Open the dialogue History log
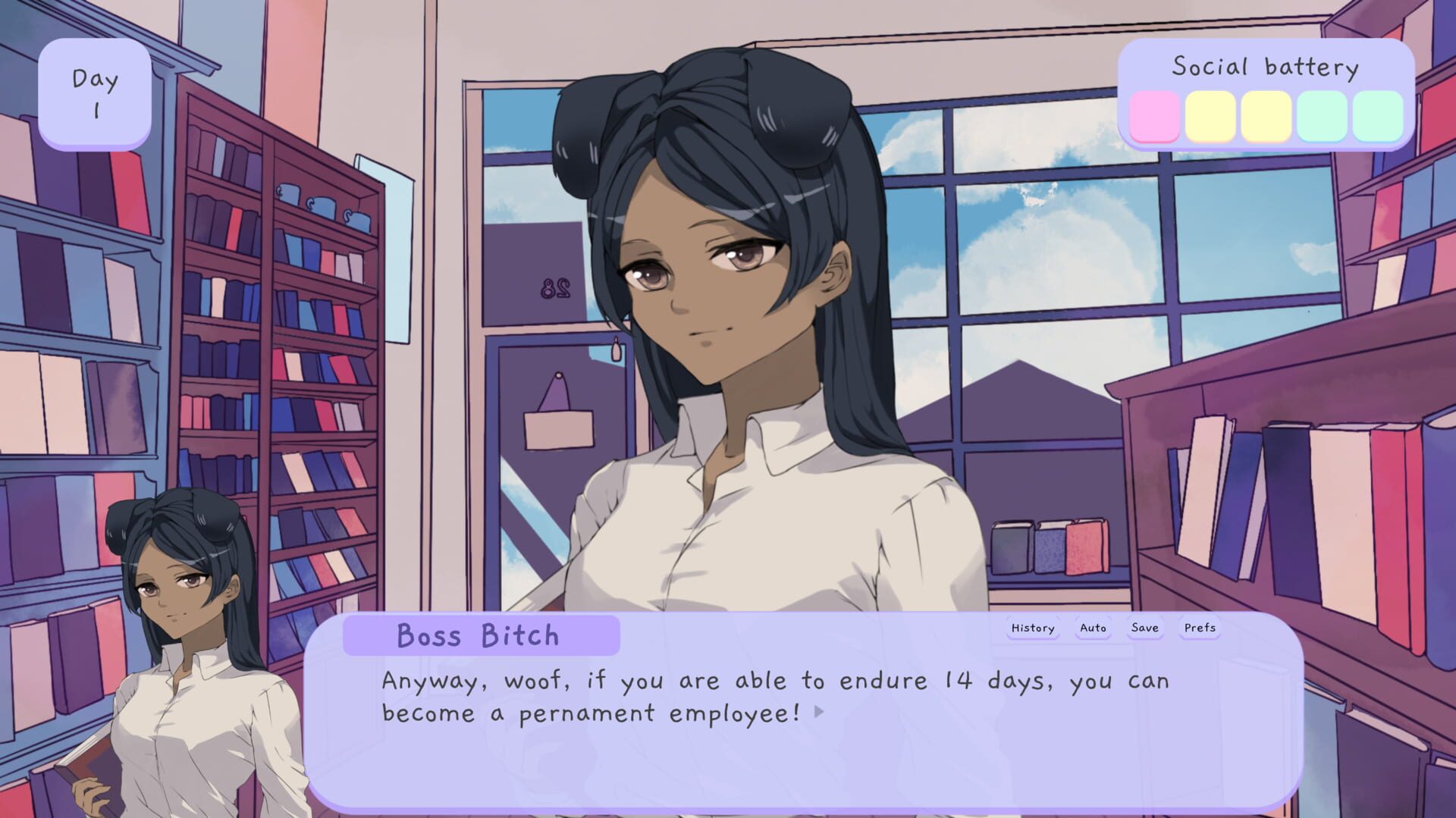Image resolution: width=1456 pixels, height=818 pixels. 1031,628
